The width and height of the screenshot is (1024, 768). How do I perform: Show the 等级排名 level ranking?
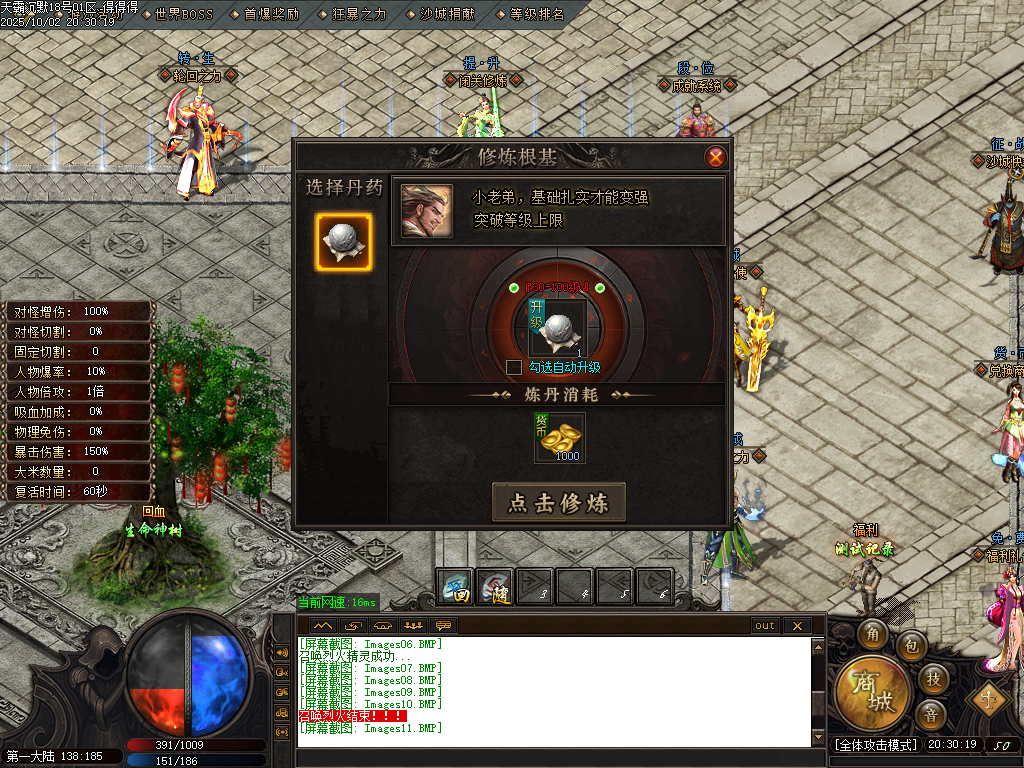(536, 14)
